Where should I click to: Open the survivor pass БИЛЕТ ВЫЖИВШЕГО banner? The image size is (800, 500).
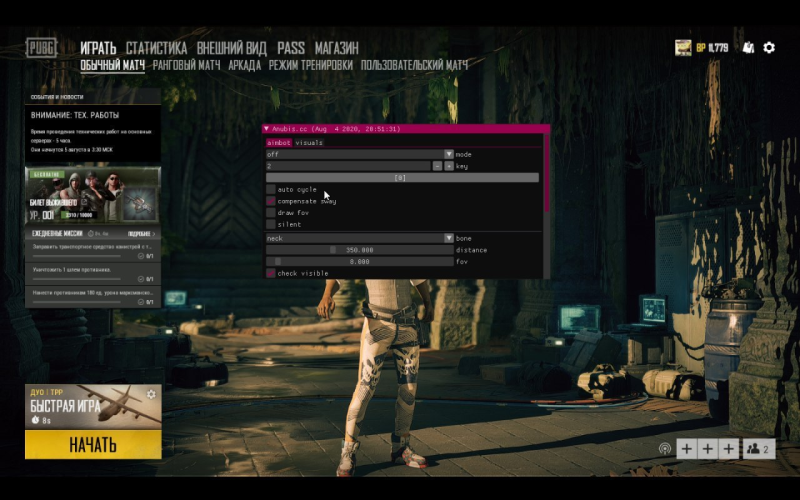(x=92, y=194)
